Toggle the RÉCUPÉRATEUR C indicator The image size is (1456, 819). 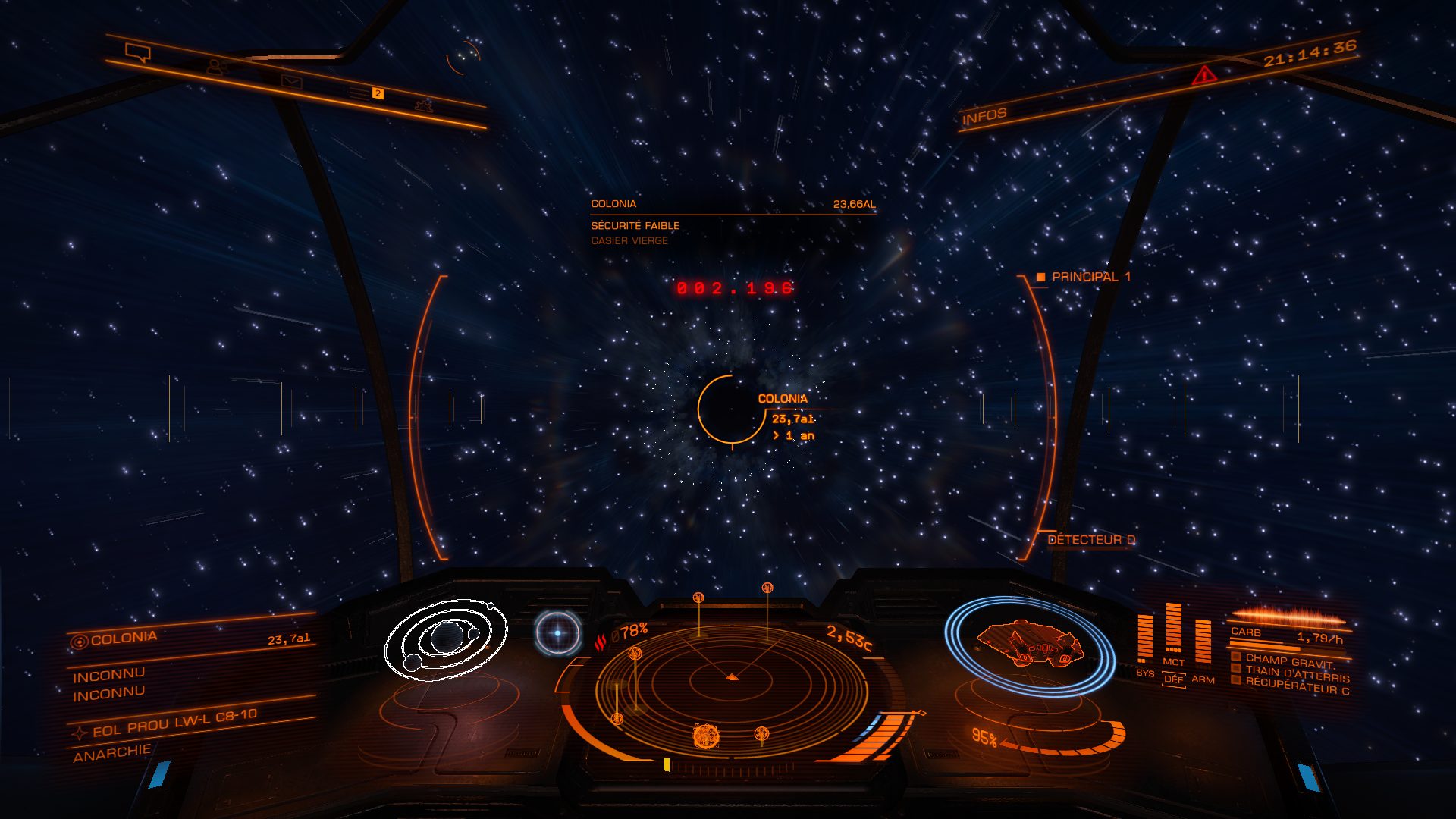coord(1296,686)
